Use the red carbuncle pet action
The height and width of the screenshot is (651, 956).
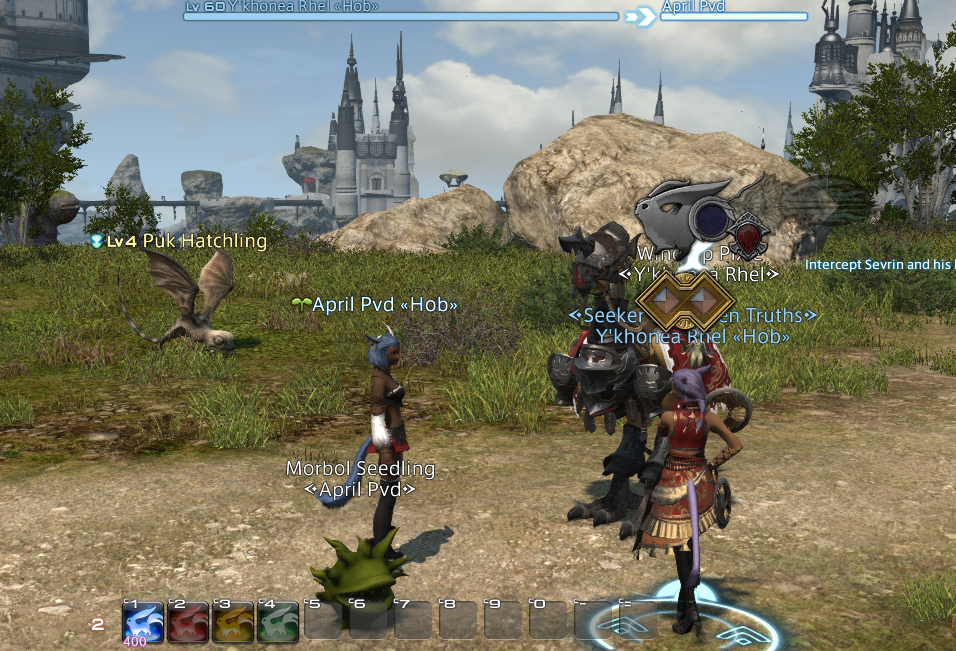[x=188, y=621]
